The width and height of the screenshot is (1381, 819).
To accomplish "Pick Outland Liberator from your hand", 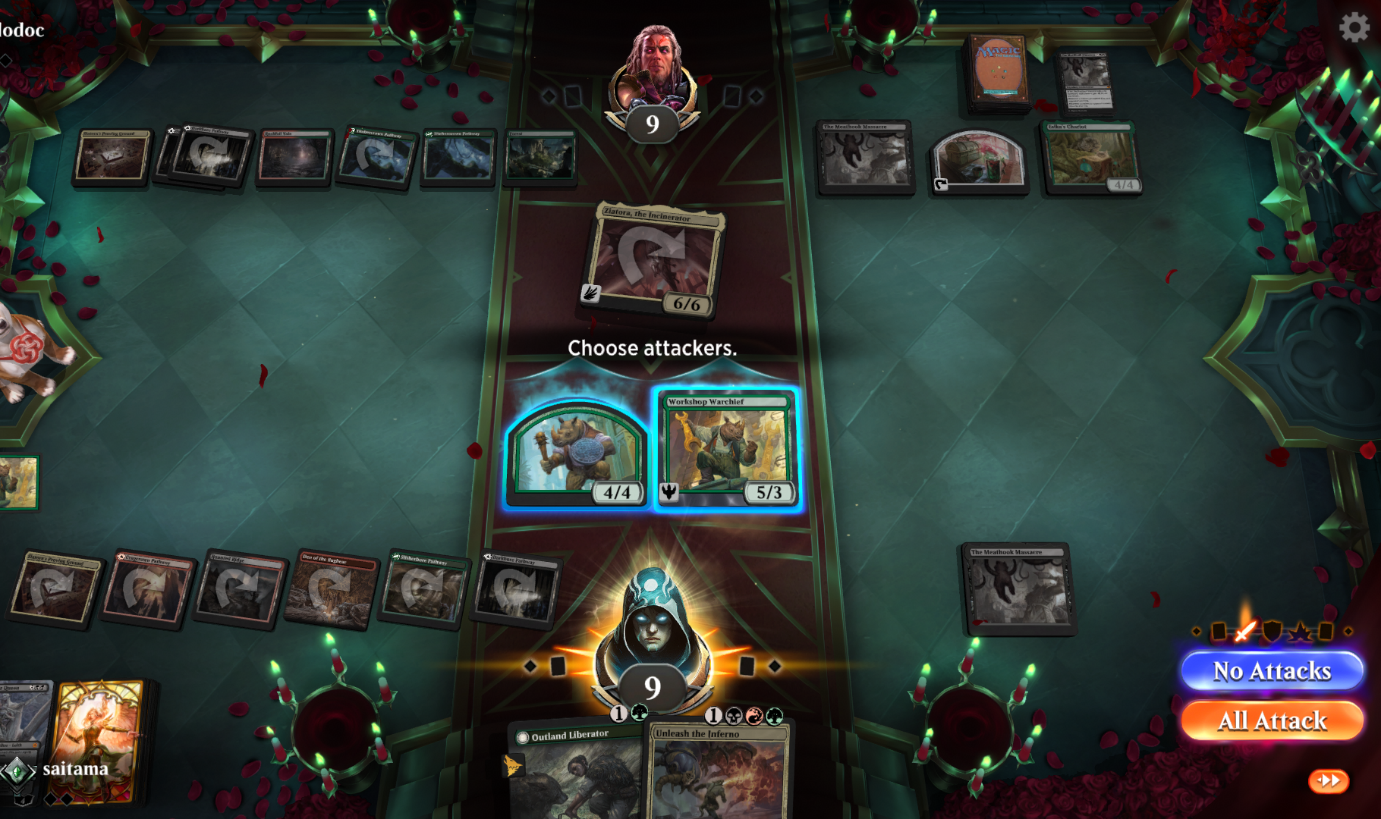I will pos(575,770).
